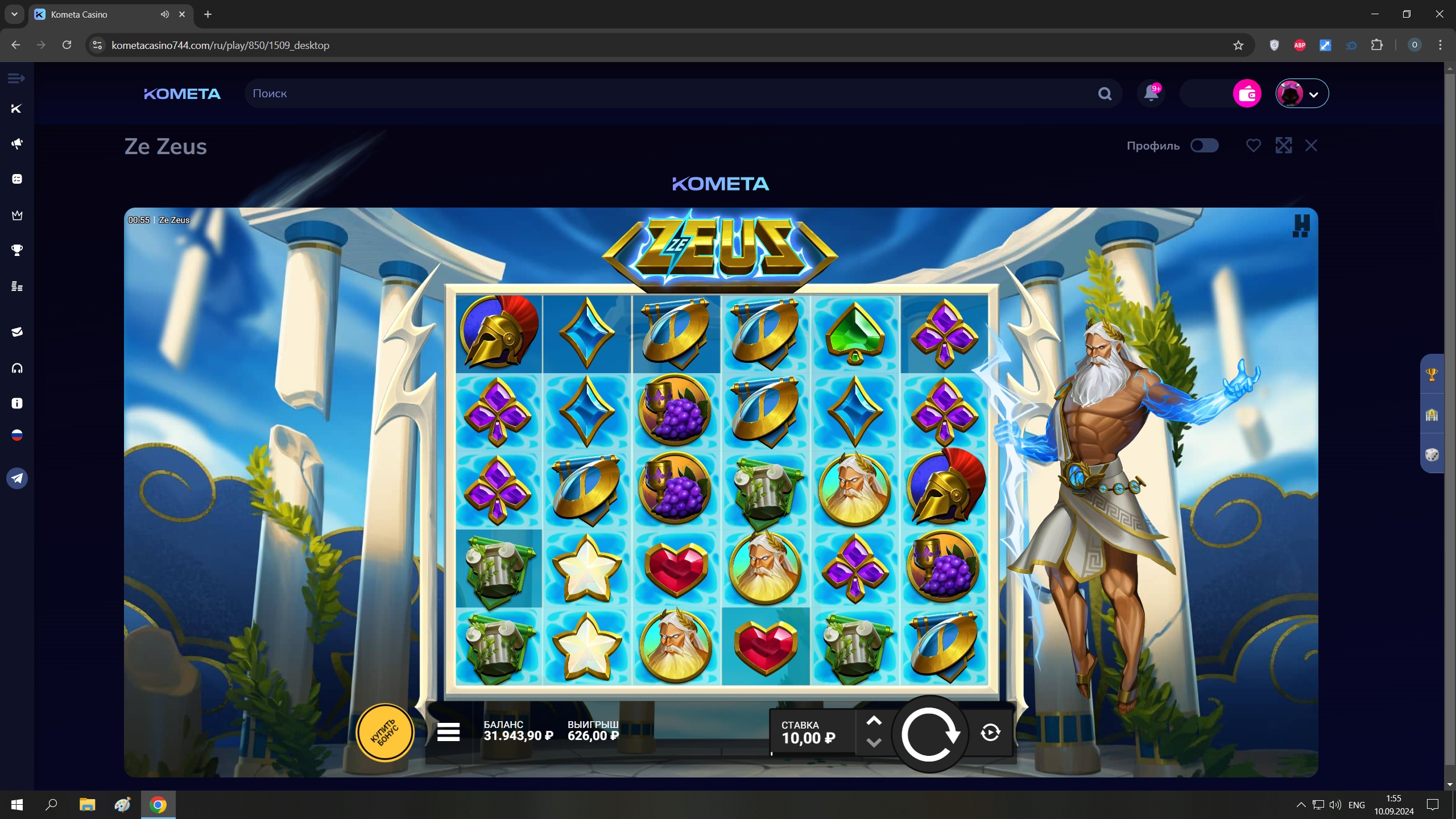This screenshot has width=1456, height=819.
Task: Increase the bet with the up arrow
Action: pyautogui.click(x=874, y=721)
